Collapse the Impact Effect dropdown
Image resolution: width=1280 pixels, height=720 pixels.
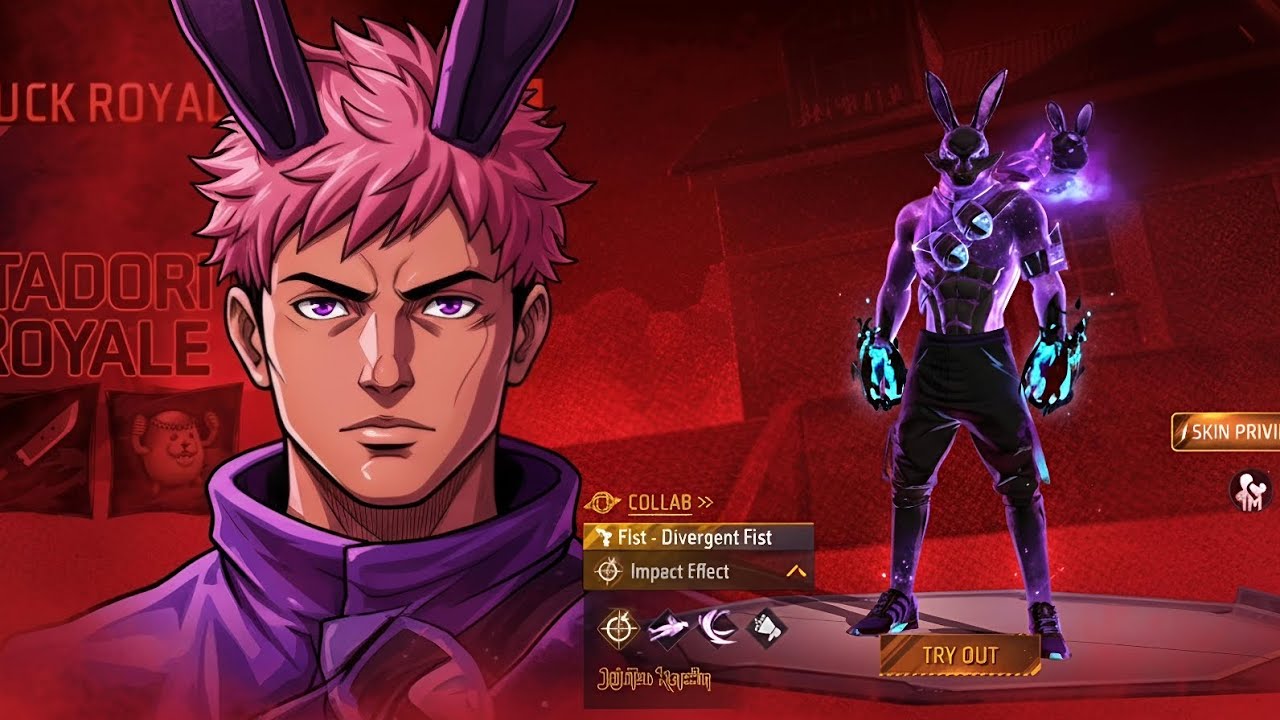tap(796, 572)
